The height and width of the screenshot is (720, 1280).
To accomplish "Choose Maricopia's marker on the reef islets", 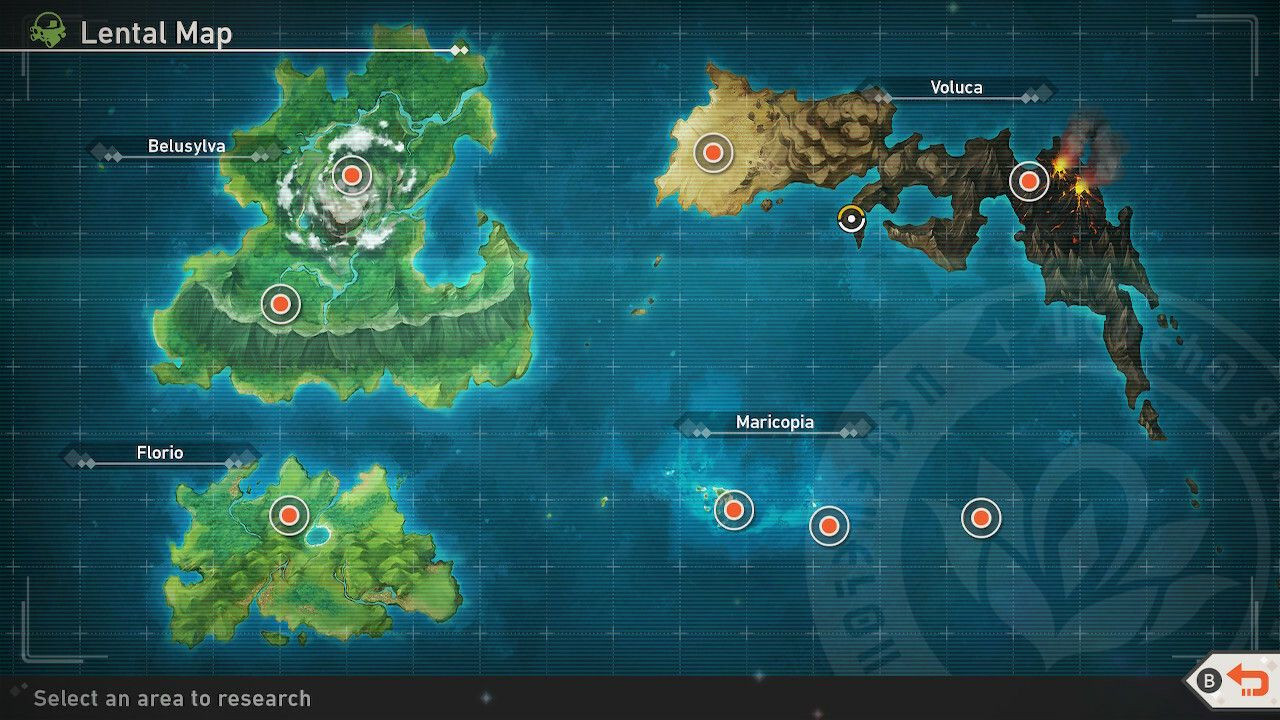I will (x=734, y=510).
